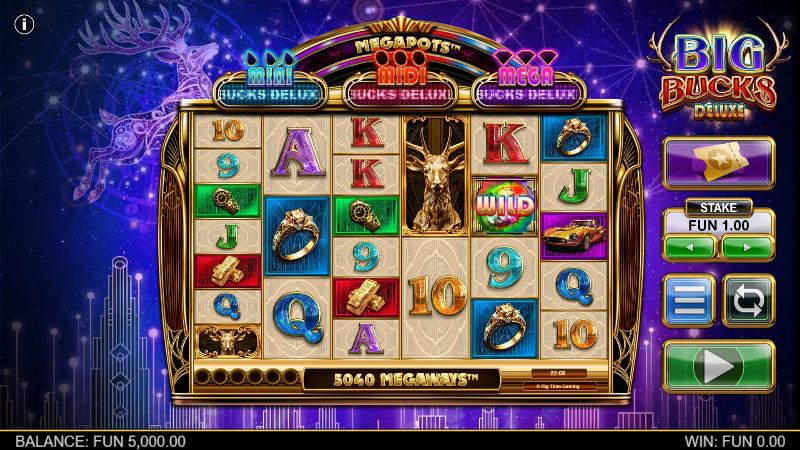
Task: Increase the stake with right arrow
Action: (x=747, y=246)
